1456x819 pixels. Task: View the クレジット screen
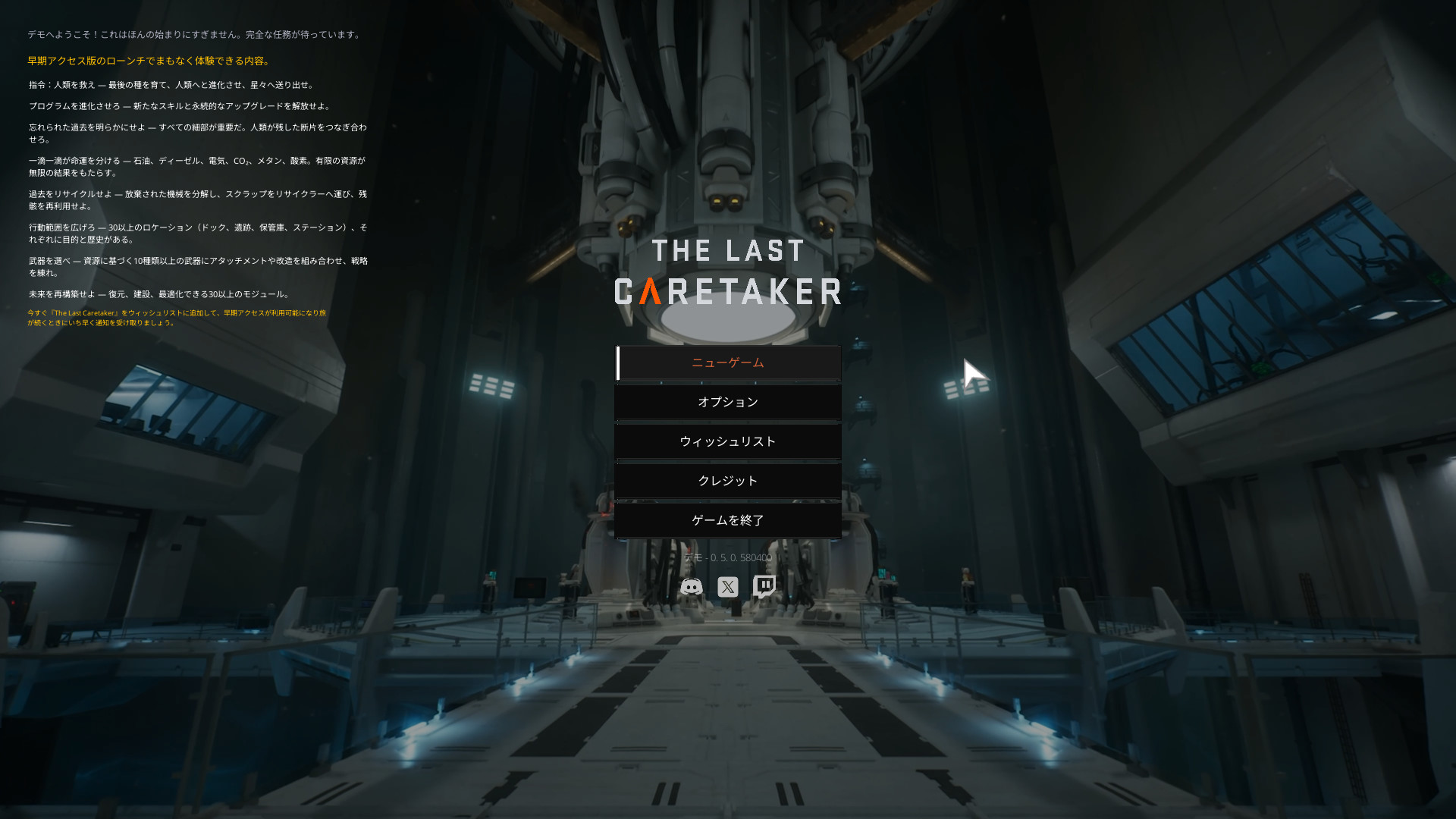tap(728, 482)
